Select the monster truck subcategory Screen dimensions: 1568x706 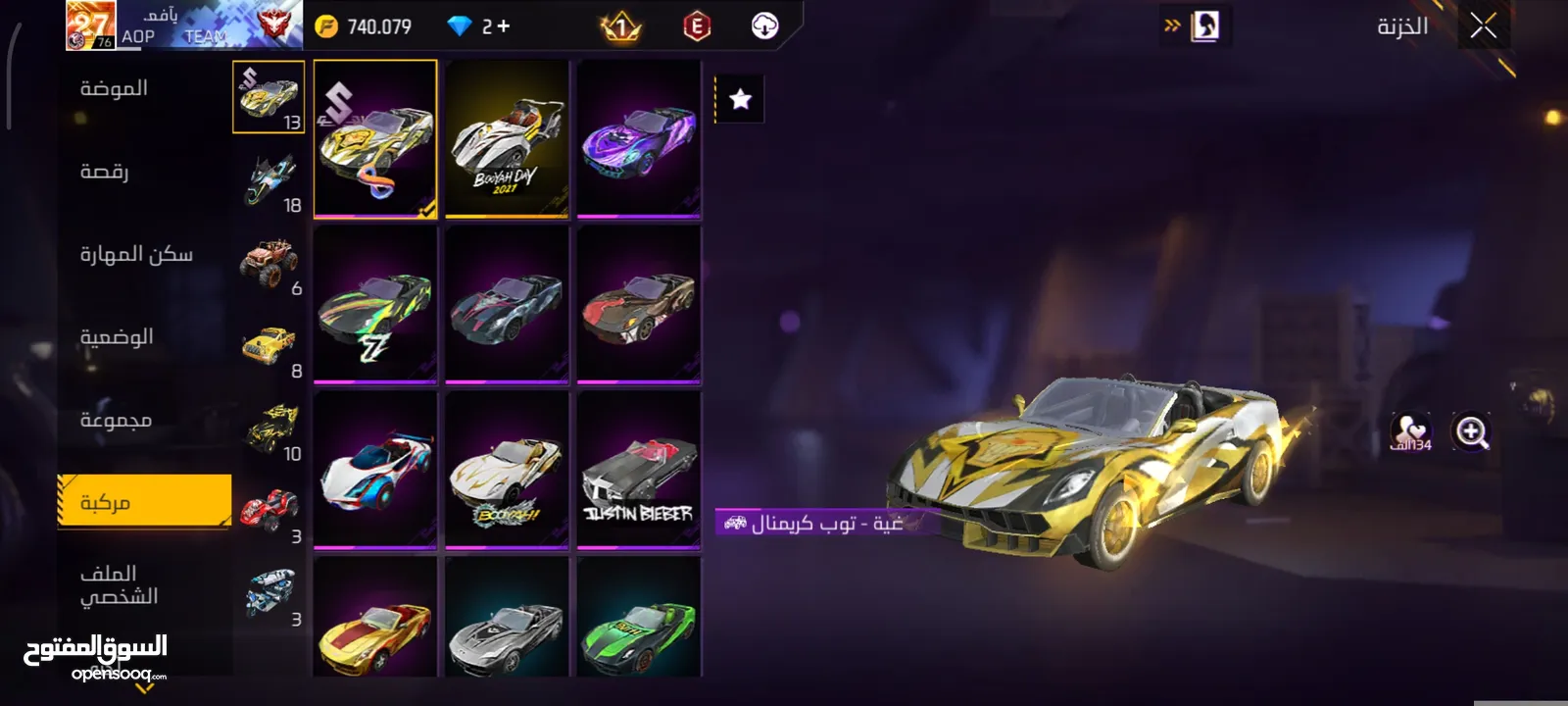[269, 263]
